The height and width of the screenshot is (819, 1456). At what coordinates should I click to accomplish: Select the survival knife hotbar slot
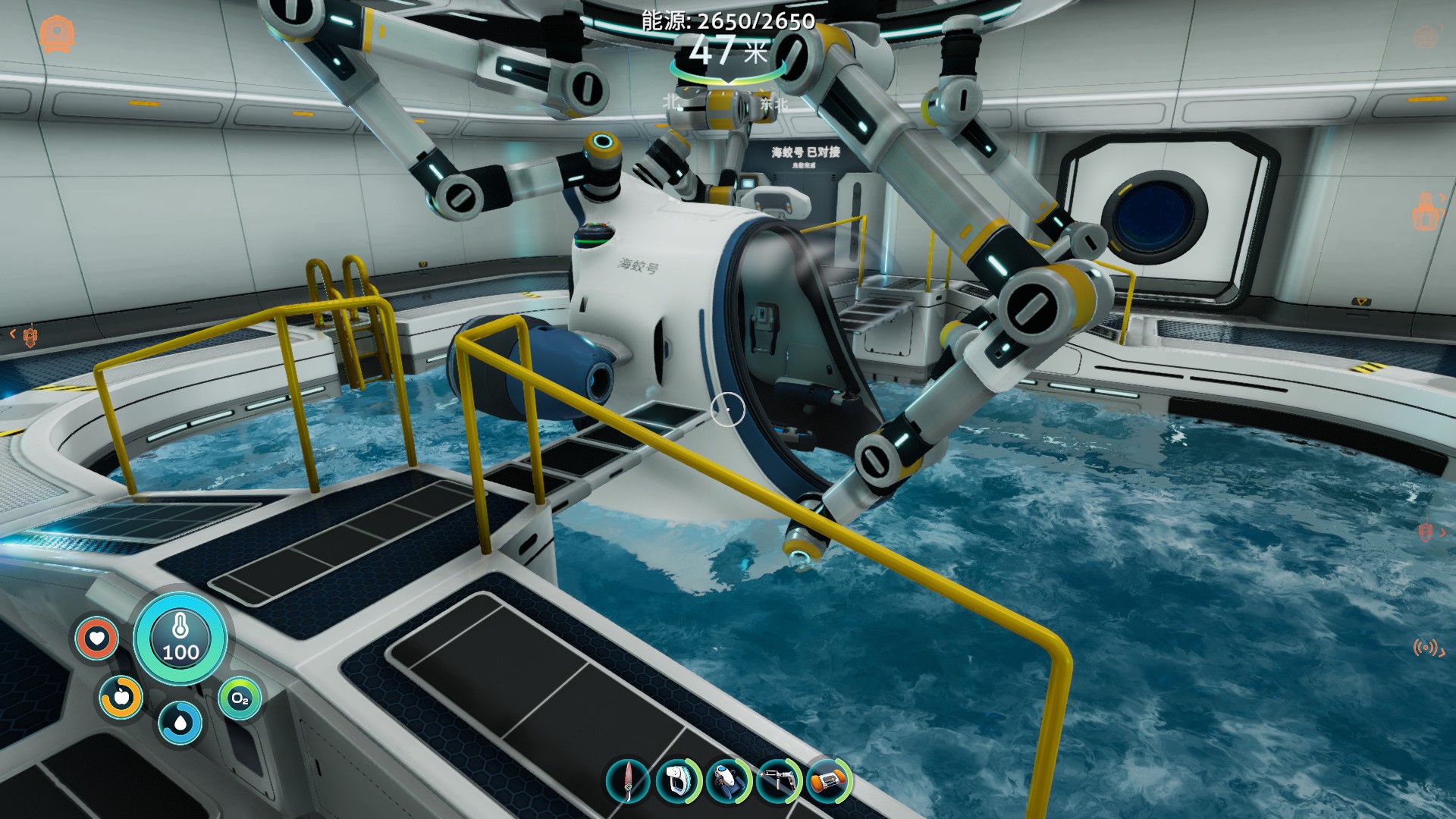[x=628, y=781]
